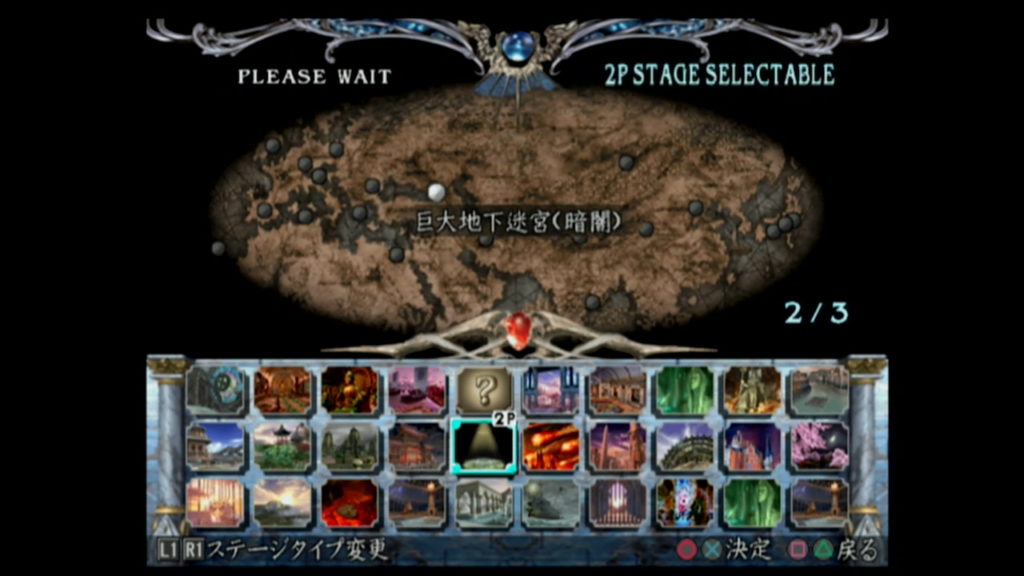
Task: Select the blue-sky mountain pagoda stage
Action: tap(216, 446)
